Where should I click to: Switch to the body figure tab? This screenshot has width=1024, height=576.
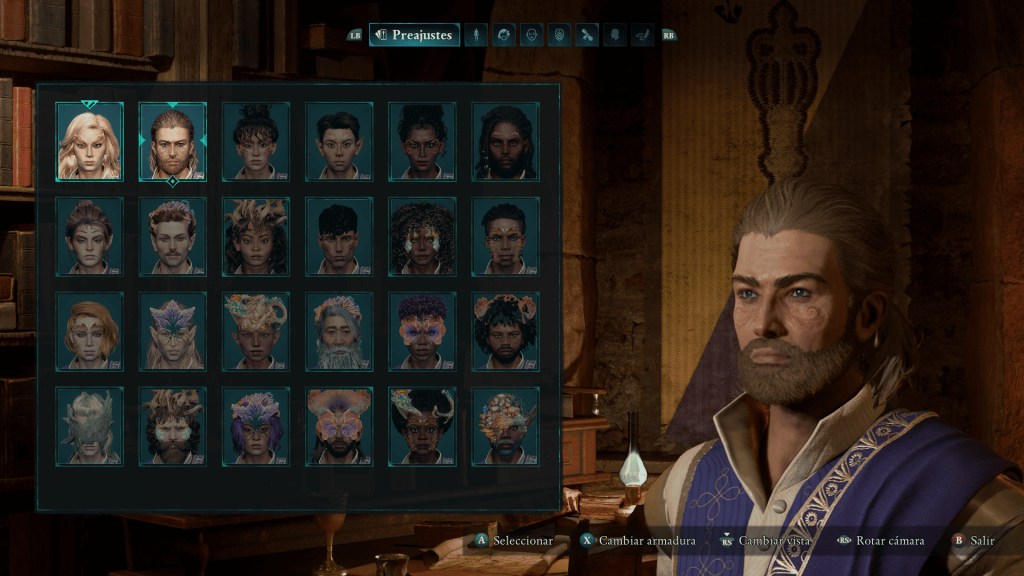pyautogui.click(x=477, y=35)
